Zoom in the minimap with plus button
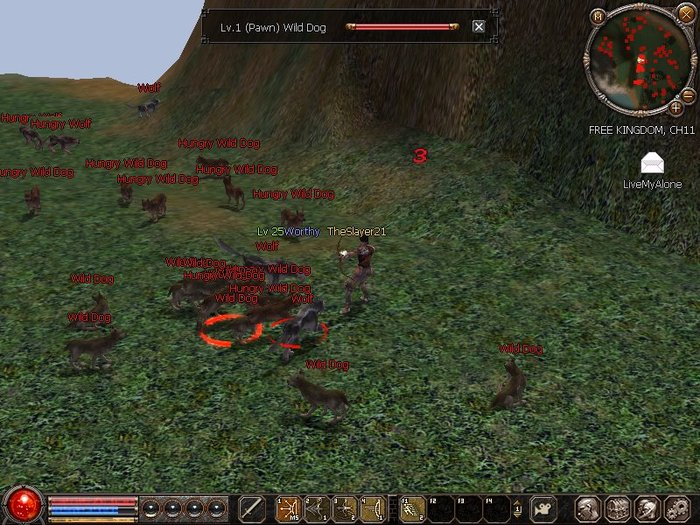The image size is (700, 525). [x=676, y=106]
